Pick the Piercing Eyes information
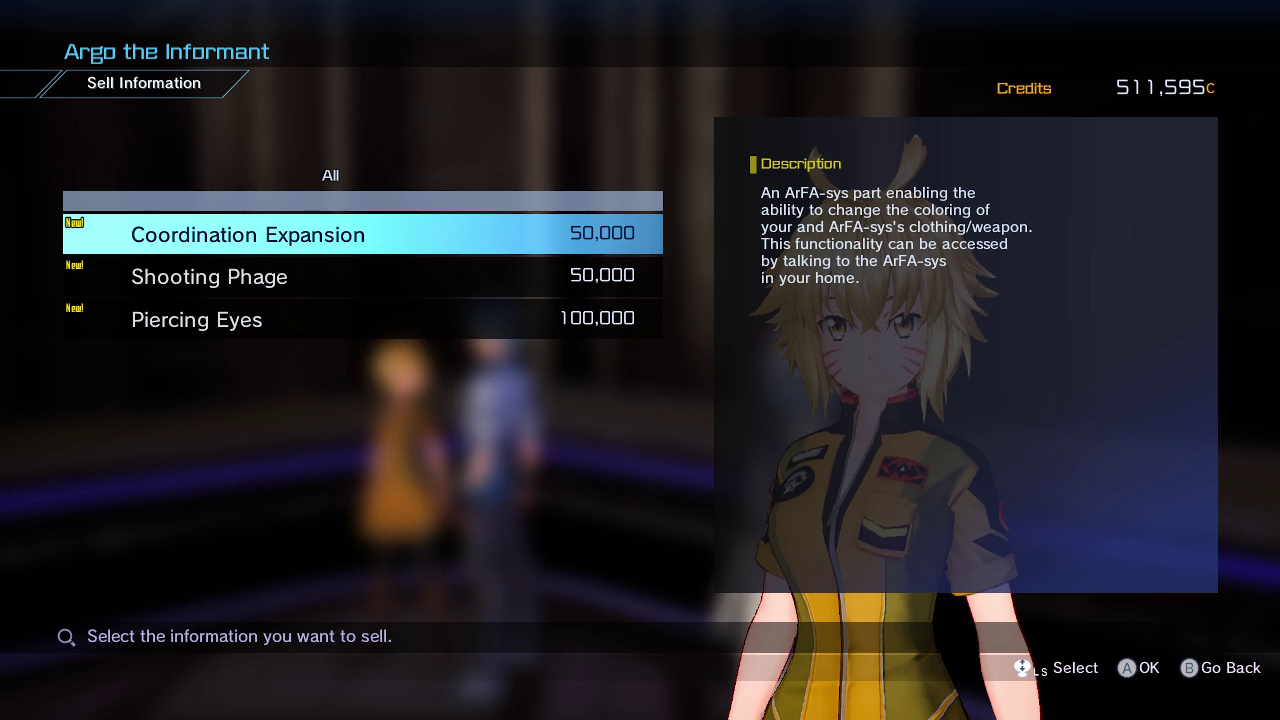Screen dimensions: 1280x720 362,320
